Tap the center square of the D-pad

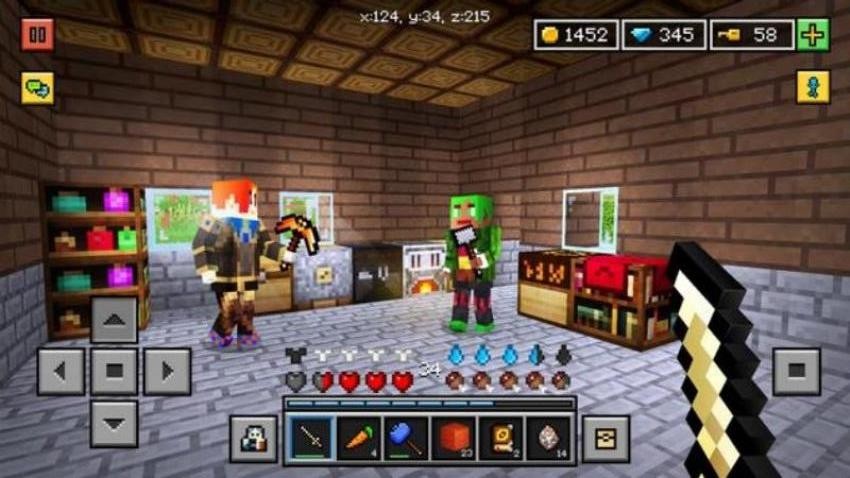pos(114,372)
